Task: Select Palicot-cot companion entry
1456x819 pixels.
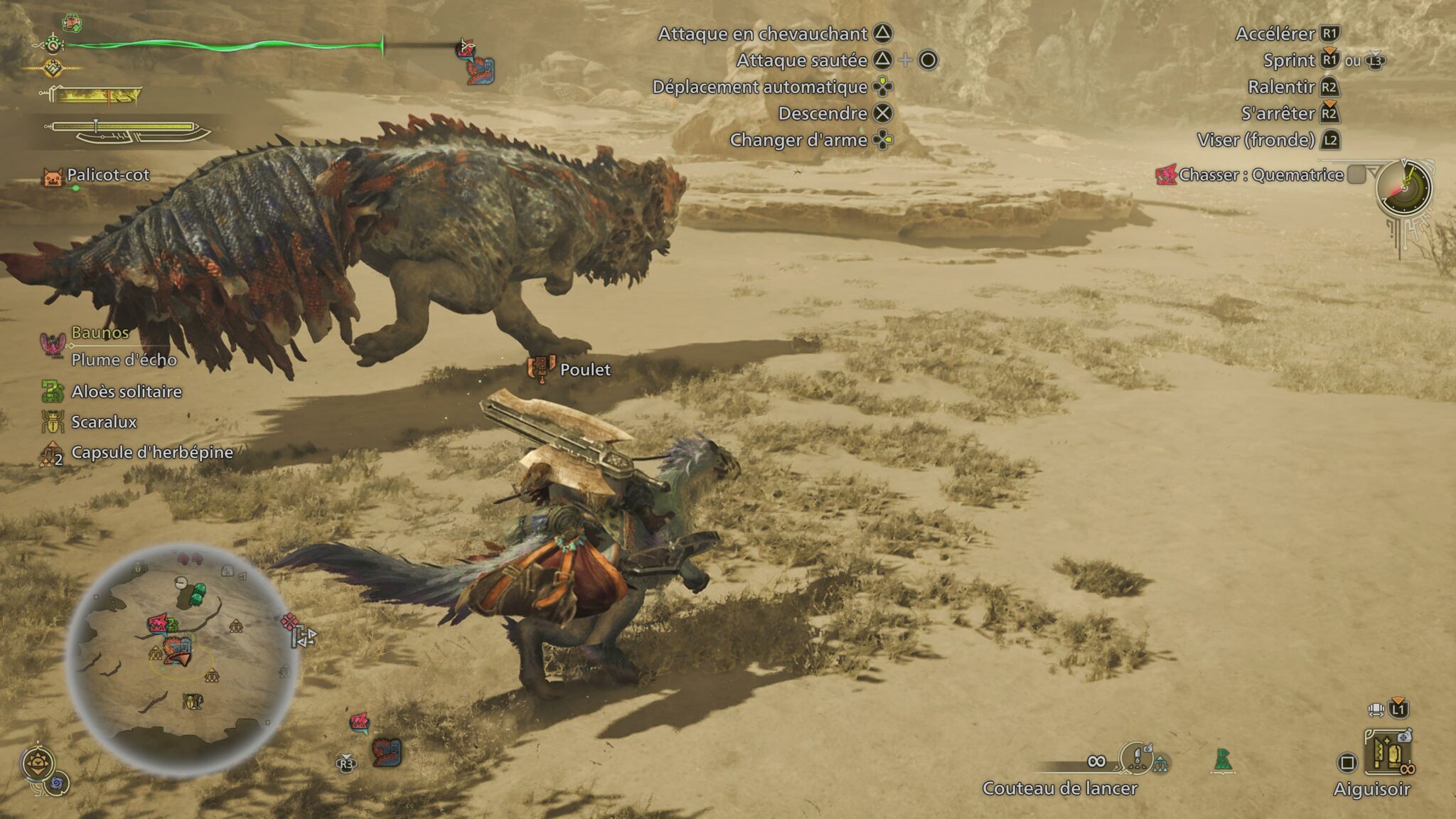Action: 107,175
